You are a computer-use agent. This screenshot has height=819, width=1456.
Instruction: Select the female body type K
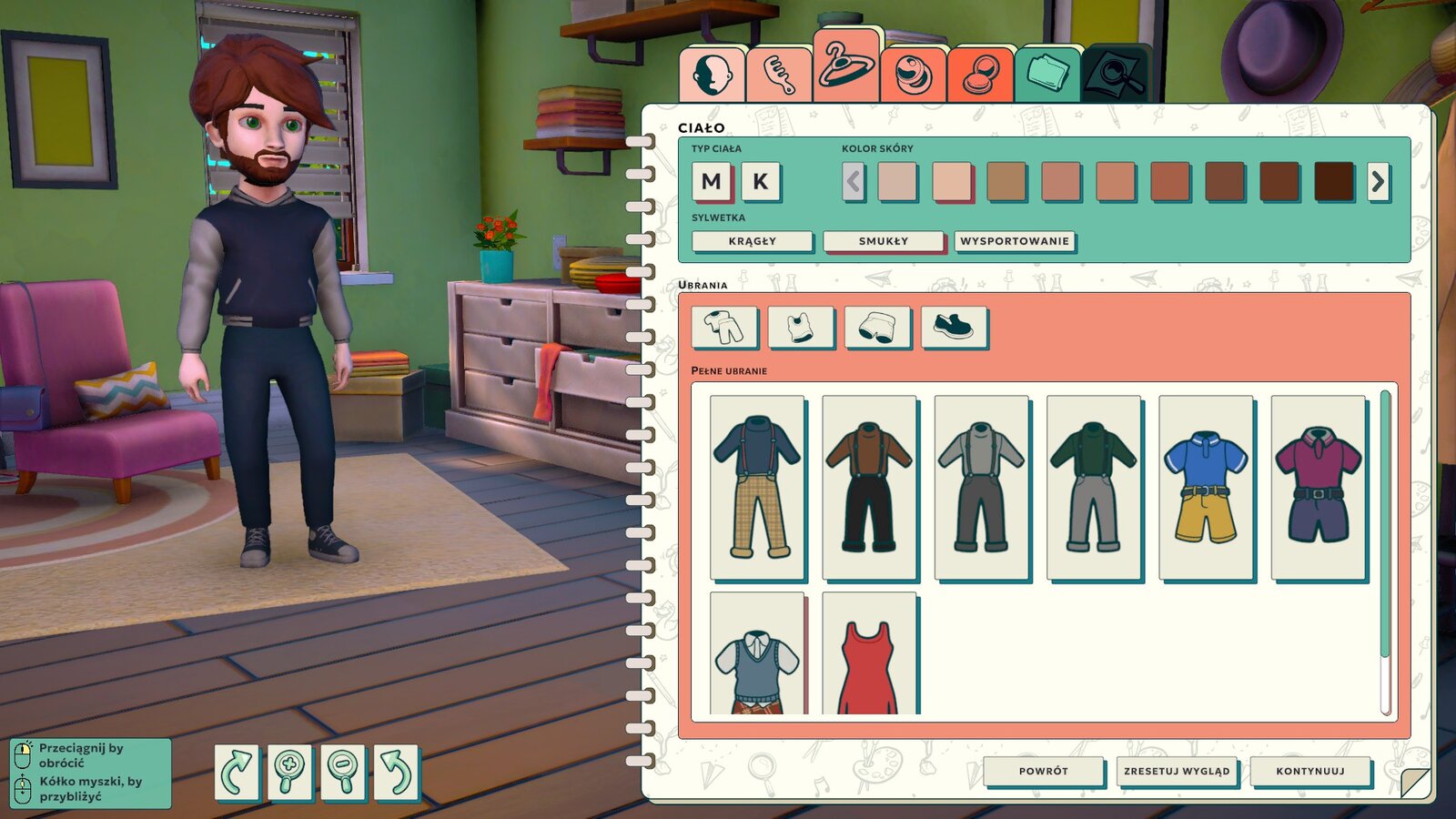pos(760,182)
